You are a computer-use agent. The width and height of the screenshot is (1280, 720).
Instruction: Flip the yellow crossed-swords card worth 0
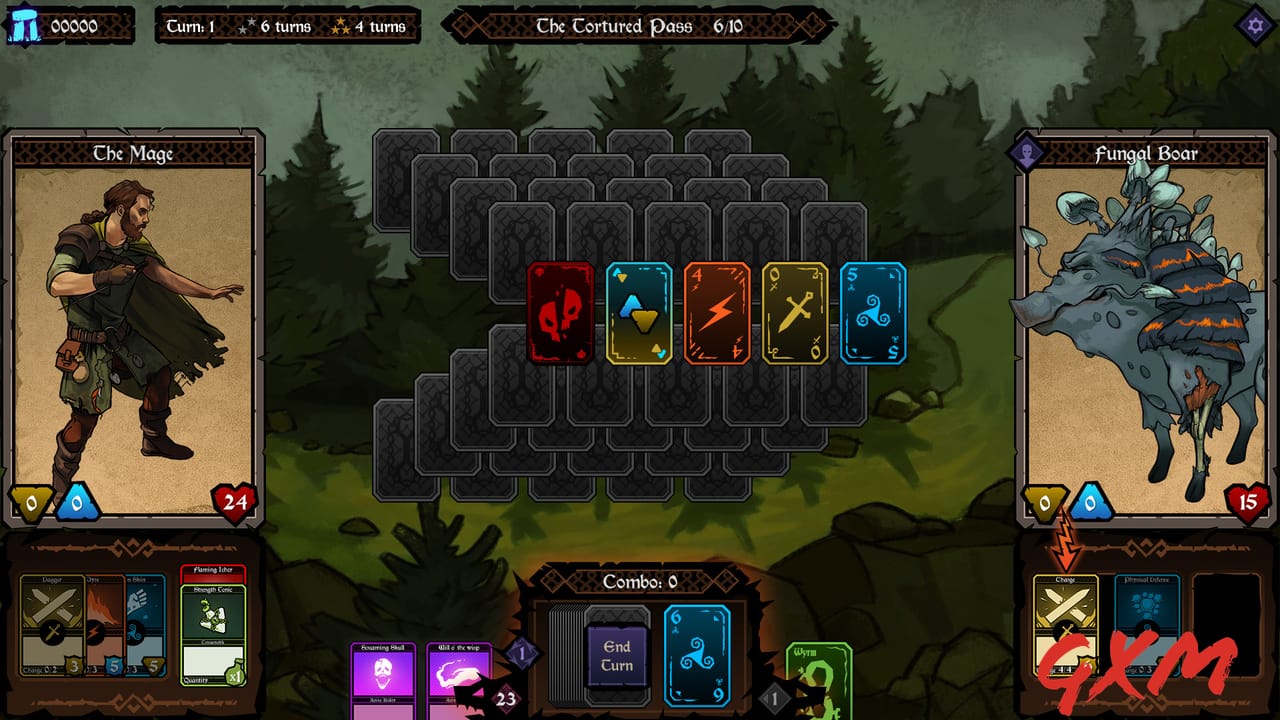pos(795,315)
